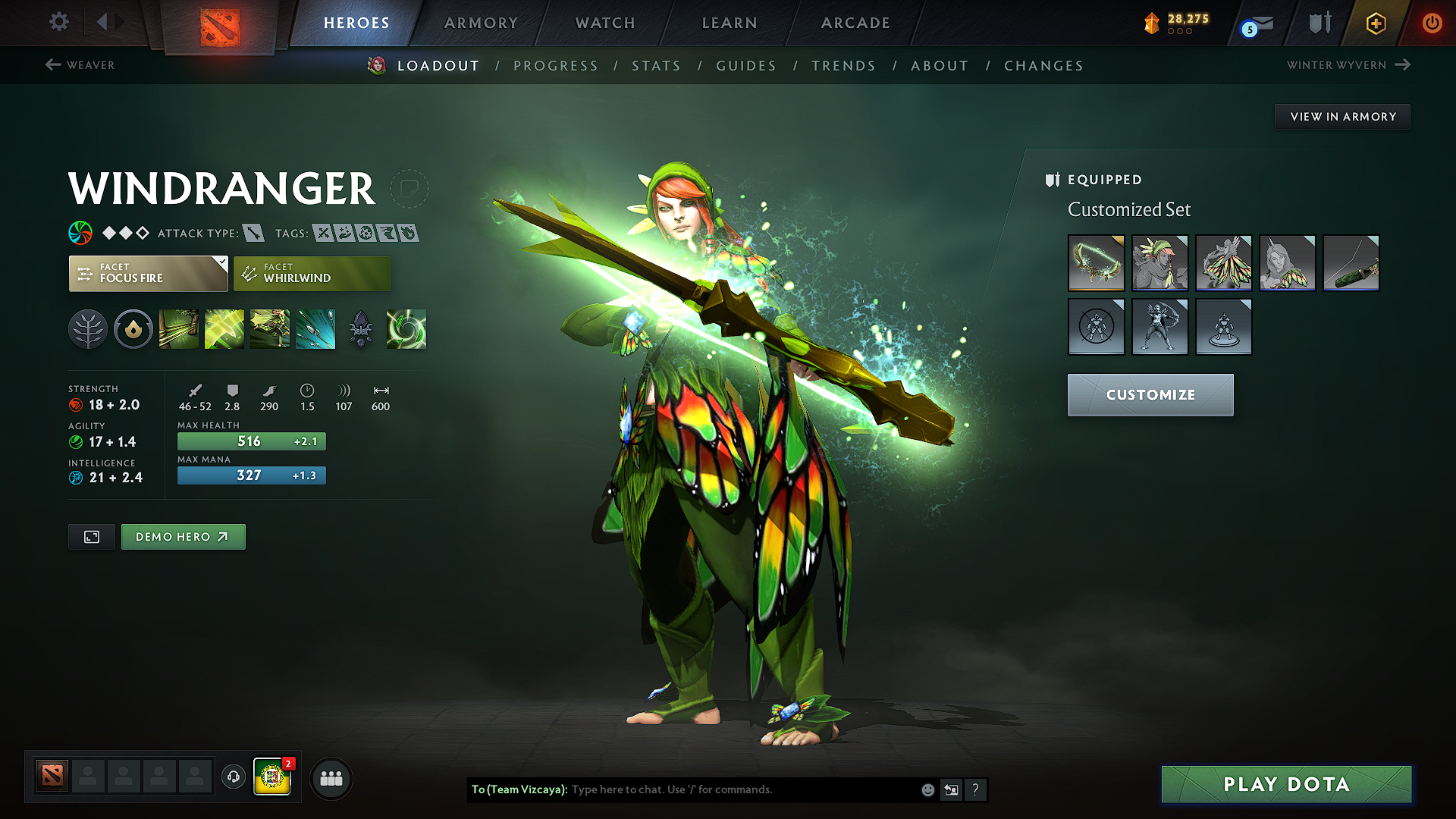Expand the hero portrait preview next to Demo Hero

(x=91, y=536)
